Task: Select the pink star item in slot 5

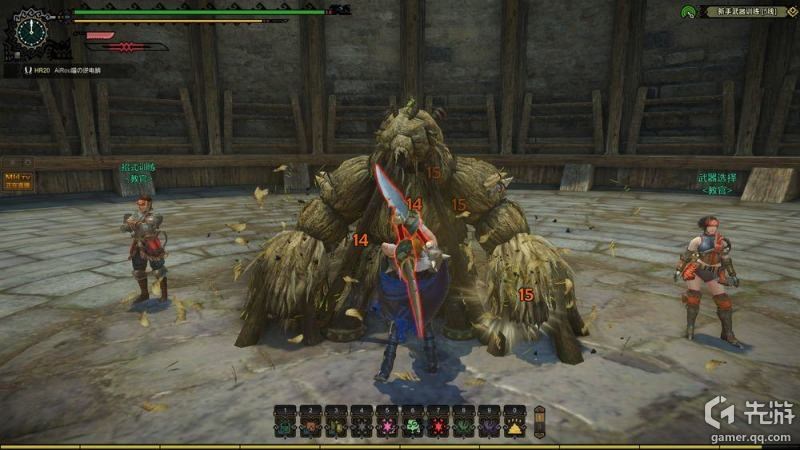Action: (x=386, y=426)
